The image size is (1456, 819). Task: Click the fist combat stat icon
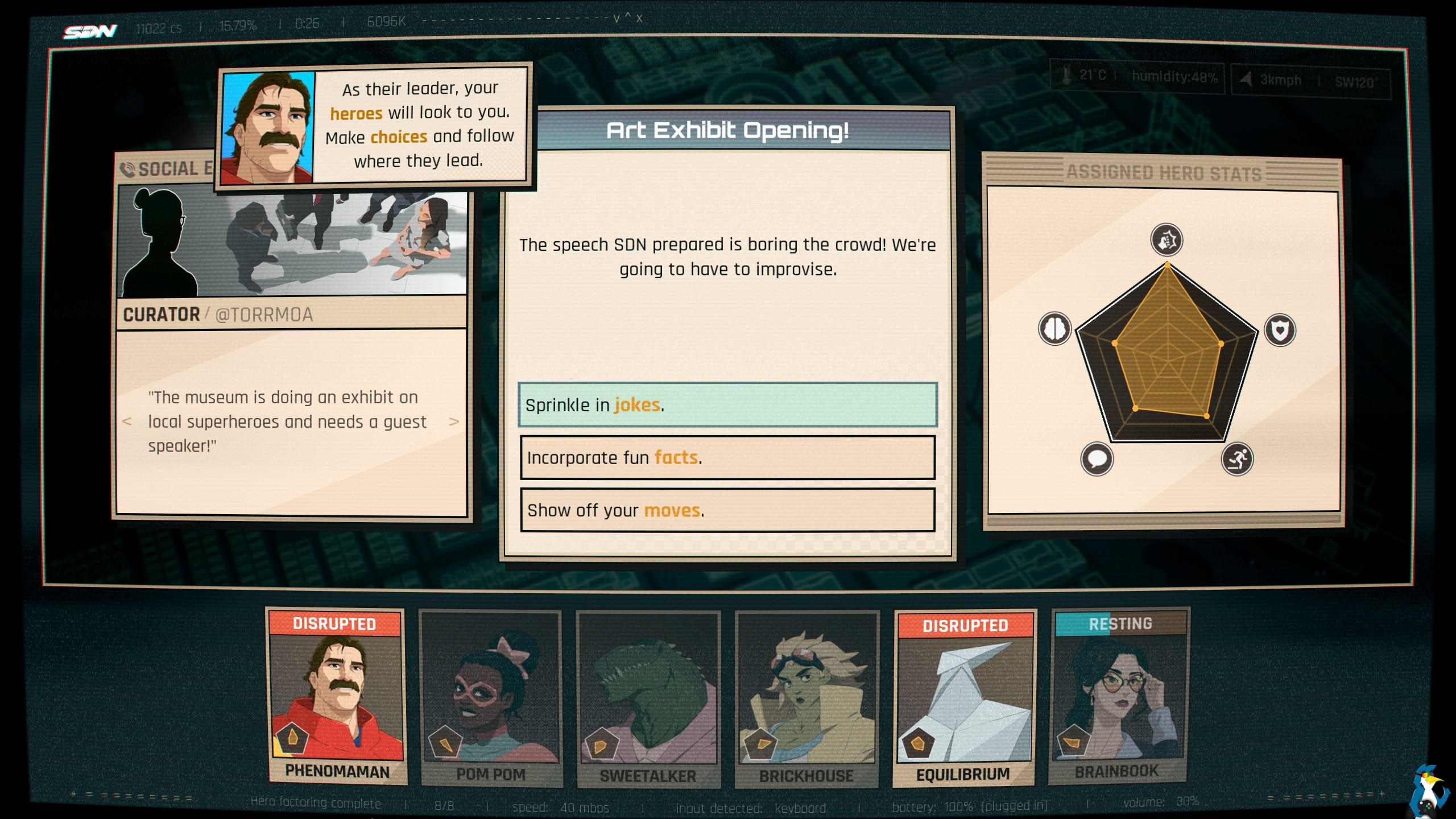click(x=1167, y=239)
